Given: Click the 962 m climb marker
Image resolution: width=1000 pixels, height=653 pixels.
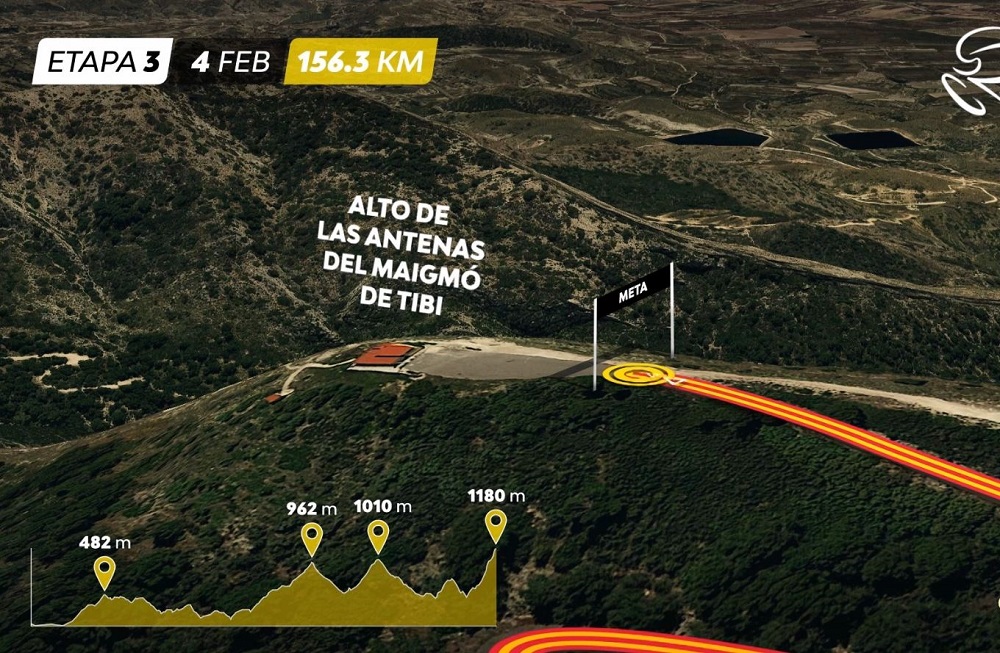Looking at the screenshot, I should tap(312, 538).
